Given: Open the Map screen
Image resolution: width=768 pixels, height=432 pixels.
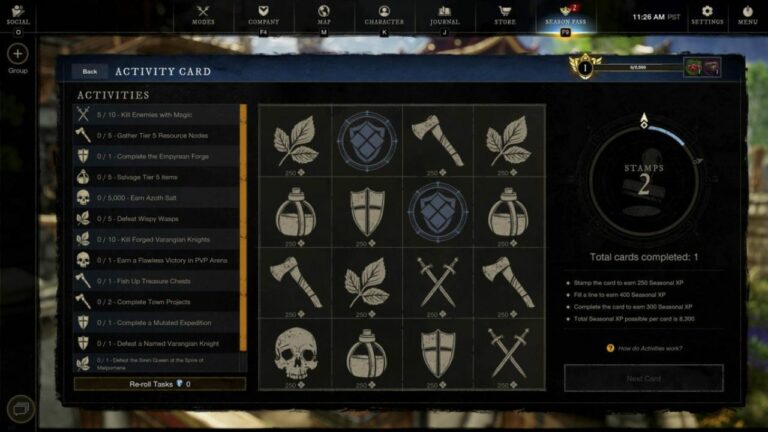Looking at the screenshot, I should (x=324, y=15).
